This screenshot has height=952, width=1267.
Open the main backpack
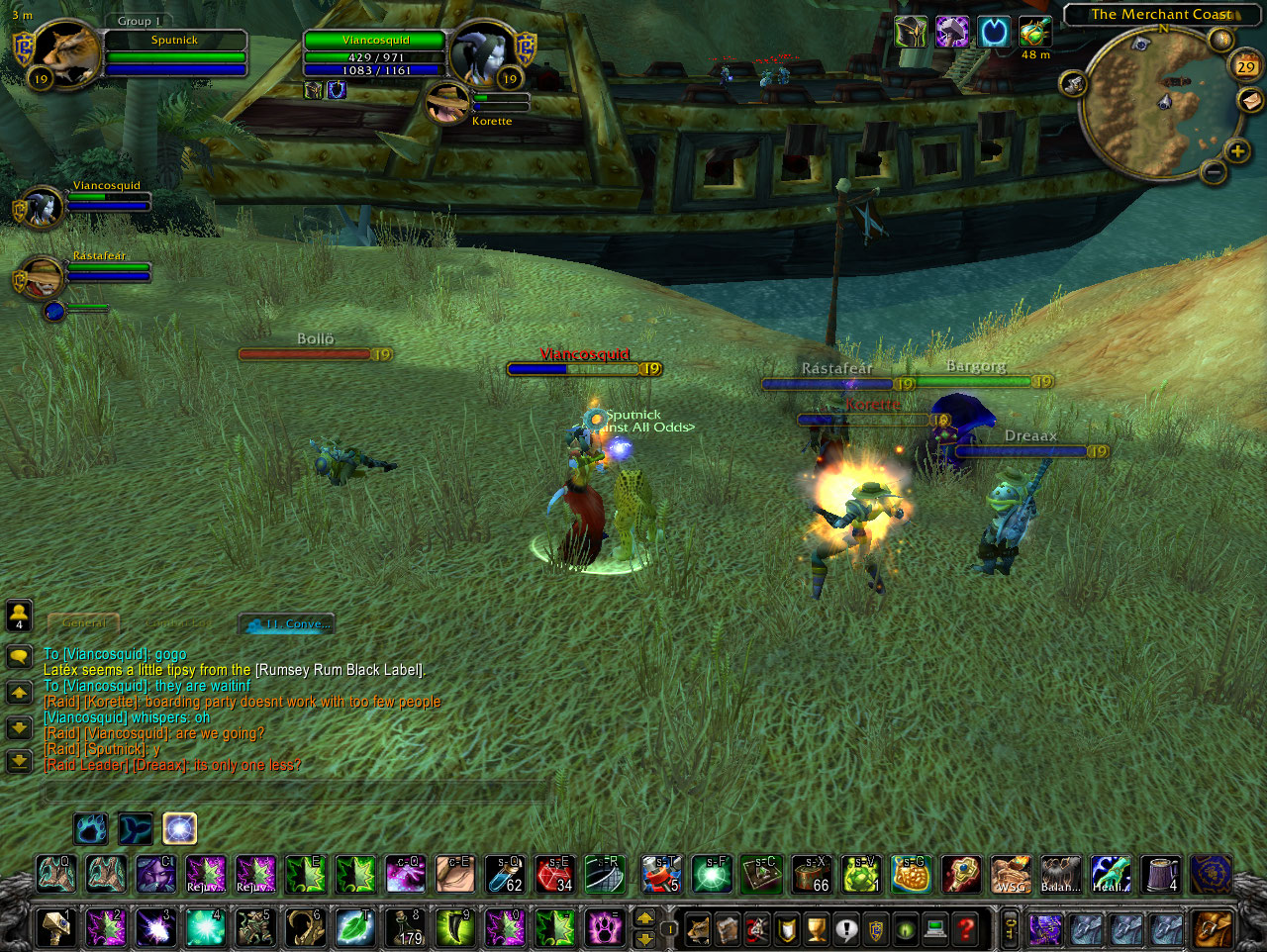click(1213, 929)
